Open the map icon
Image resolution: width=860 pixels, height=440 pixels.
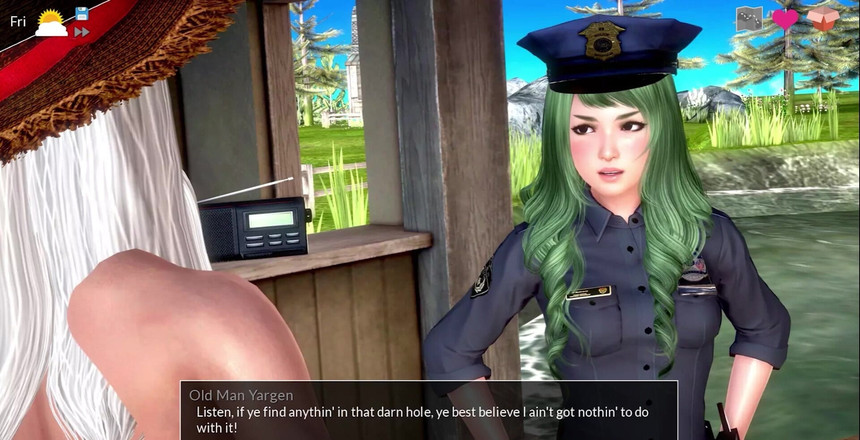749,17
